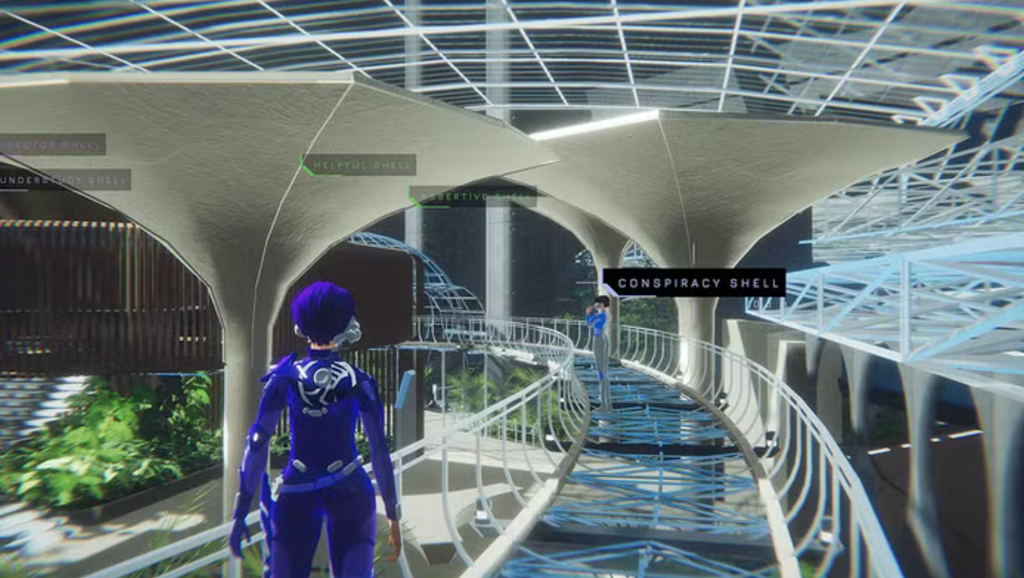
Task: Select the Conspiracy Shell marker label
Action: 696,283
